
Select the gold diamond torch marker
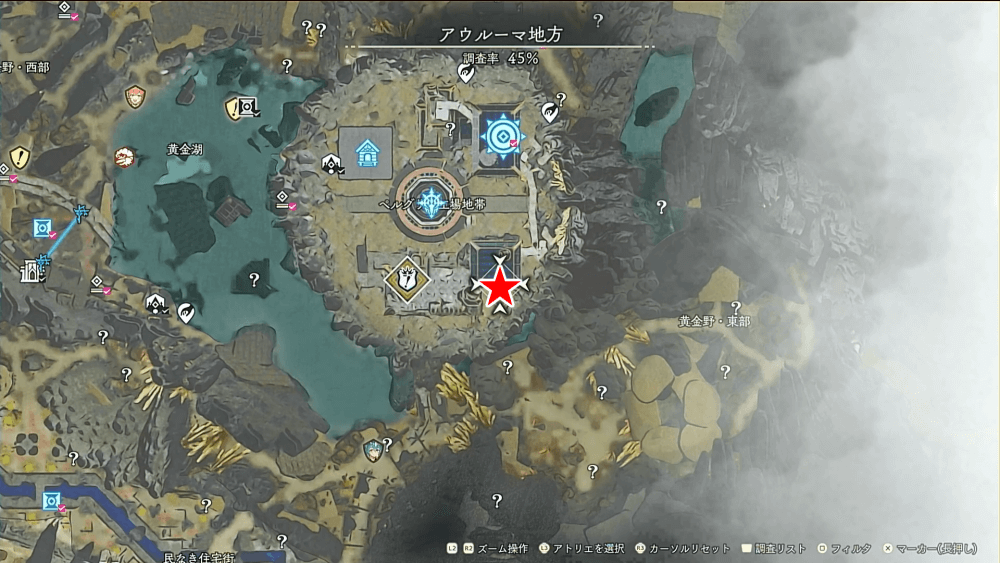click(x=407, y=276)
